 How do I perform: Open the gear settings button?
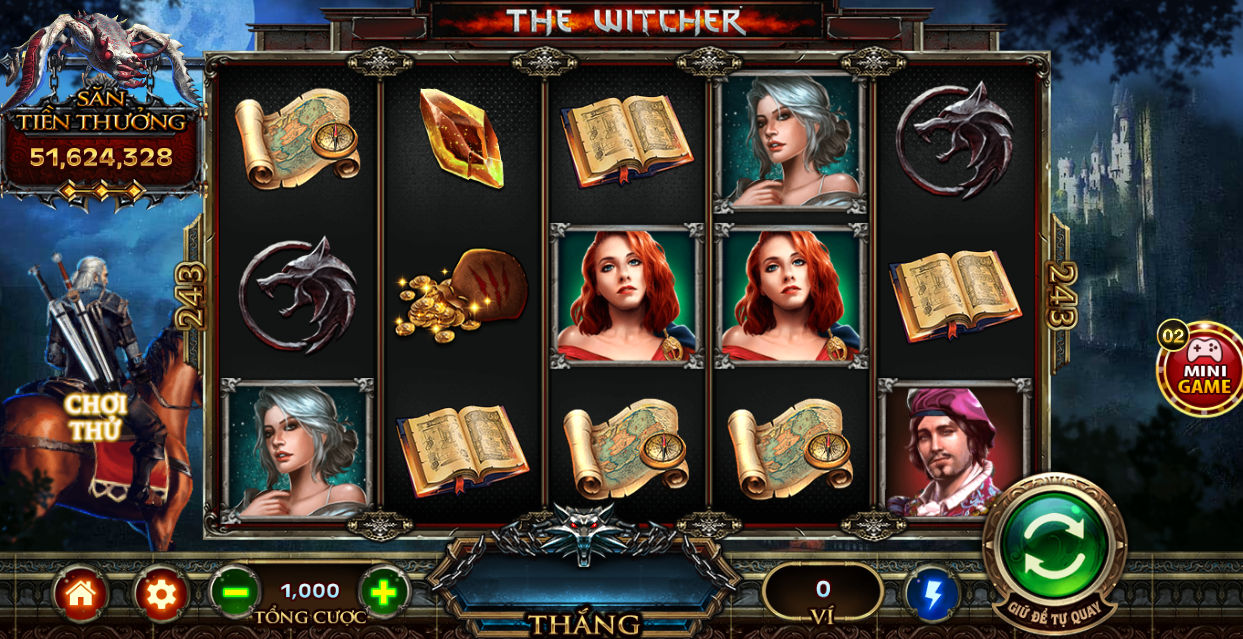161,594
